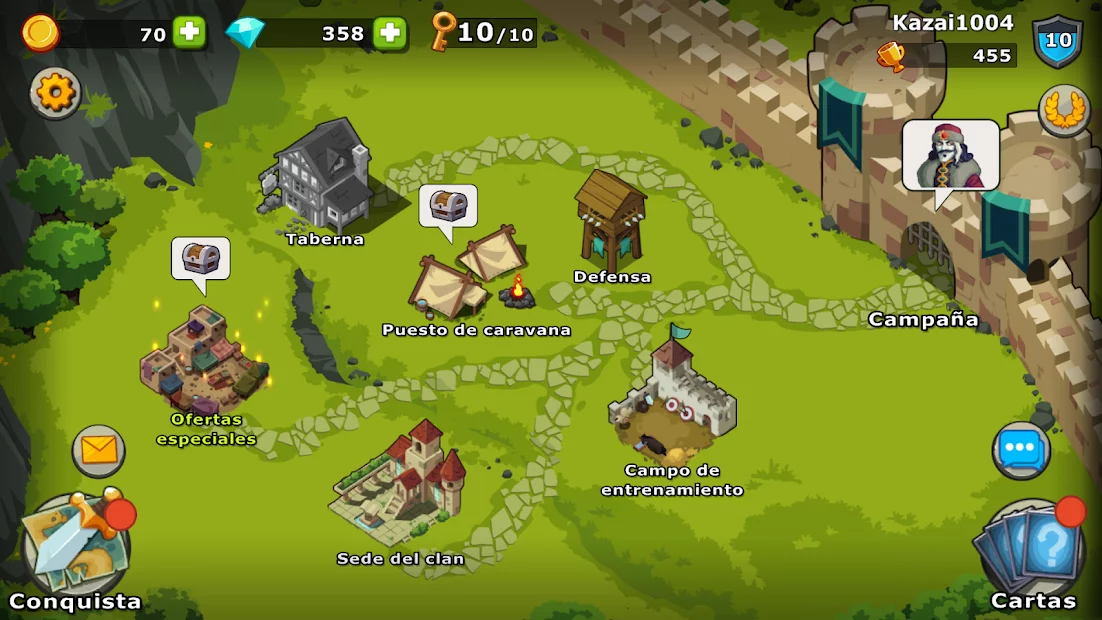Open the laurel wreath rankings button
Screen dimensions: 1102x620
tap(1063, 109)
